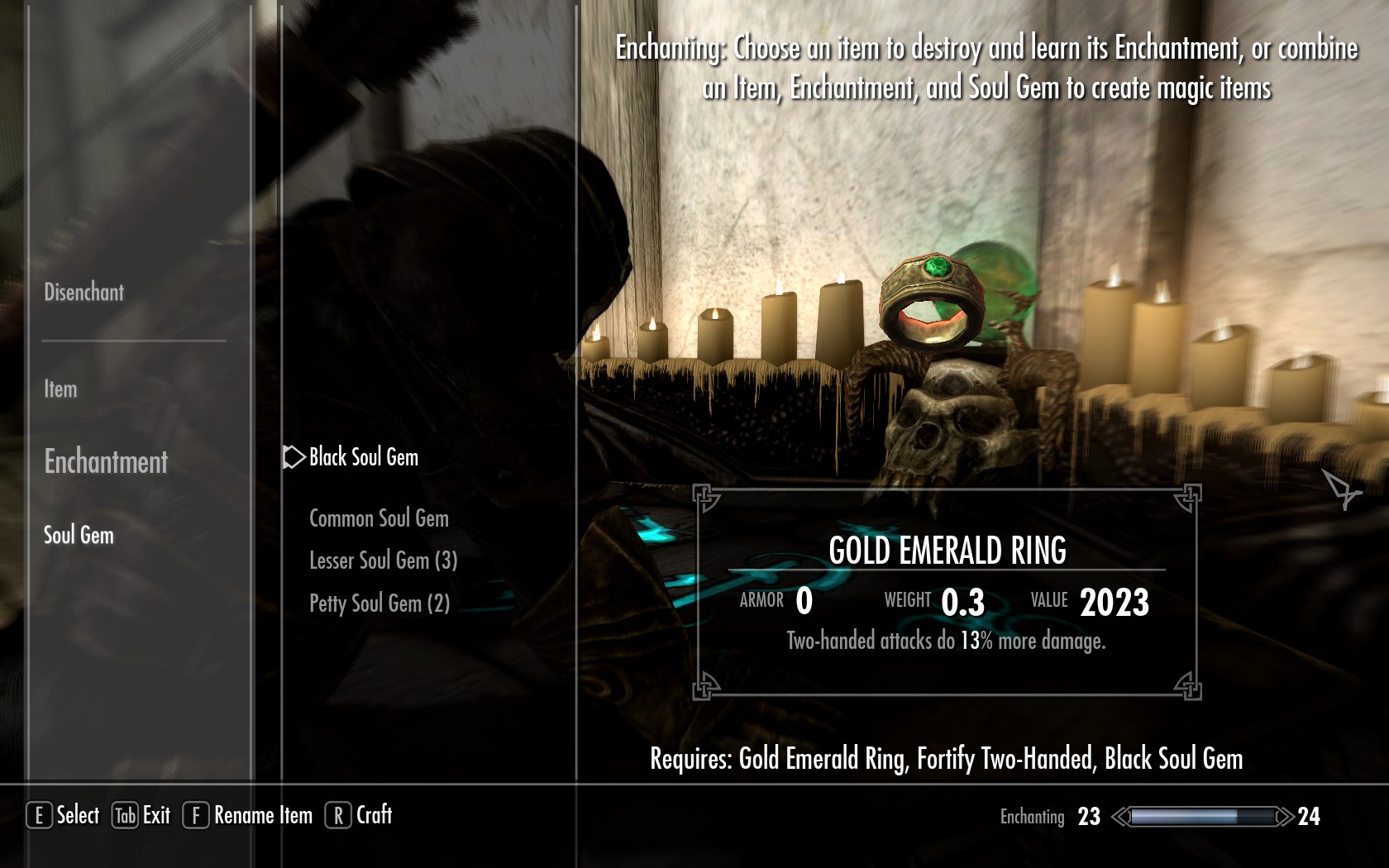1389x868 pixels.
Task: Switch to the Item category
Action: point(60,389)
